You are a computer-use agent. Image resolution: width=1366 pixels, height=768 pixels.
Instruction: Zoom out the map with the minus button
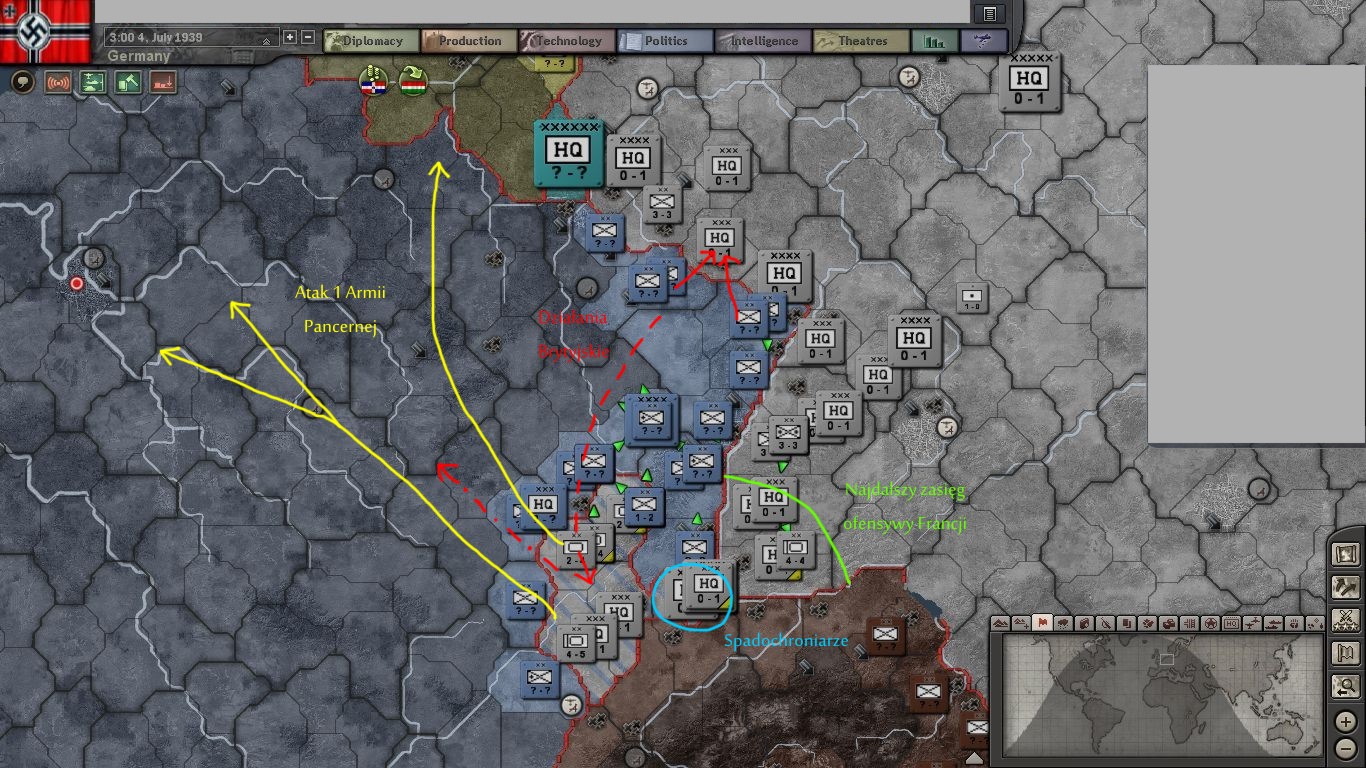1346,748
